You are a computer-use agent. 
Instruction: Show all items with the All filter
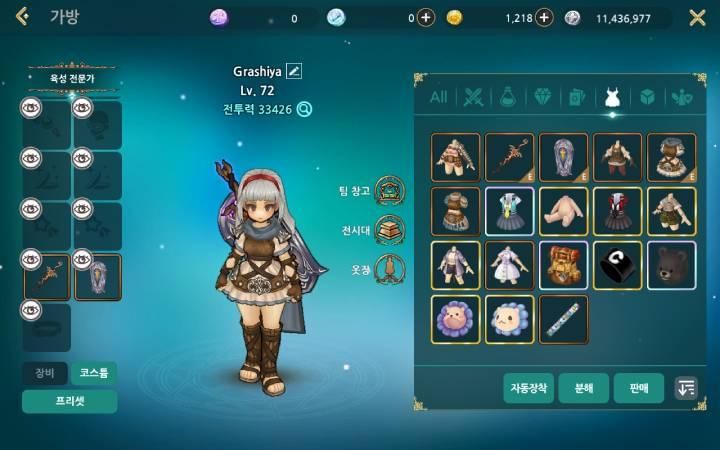438,97
